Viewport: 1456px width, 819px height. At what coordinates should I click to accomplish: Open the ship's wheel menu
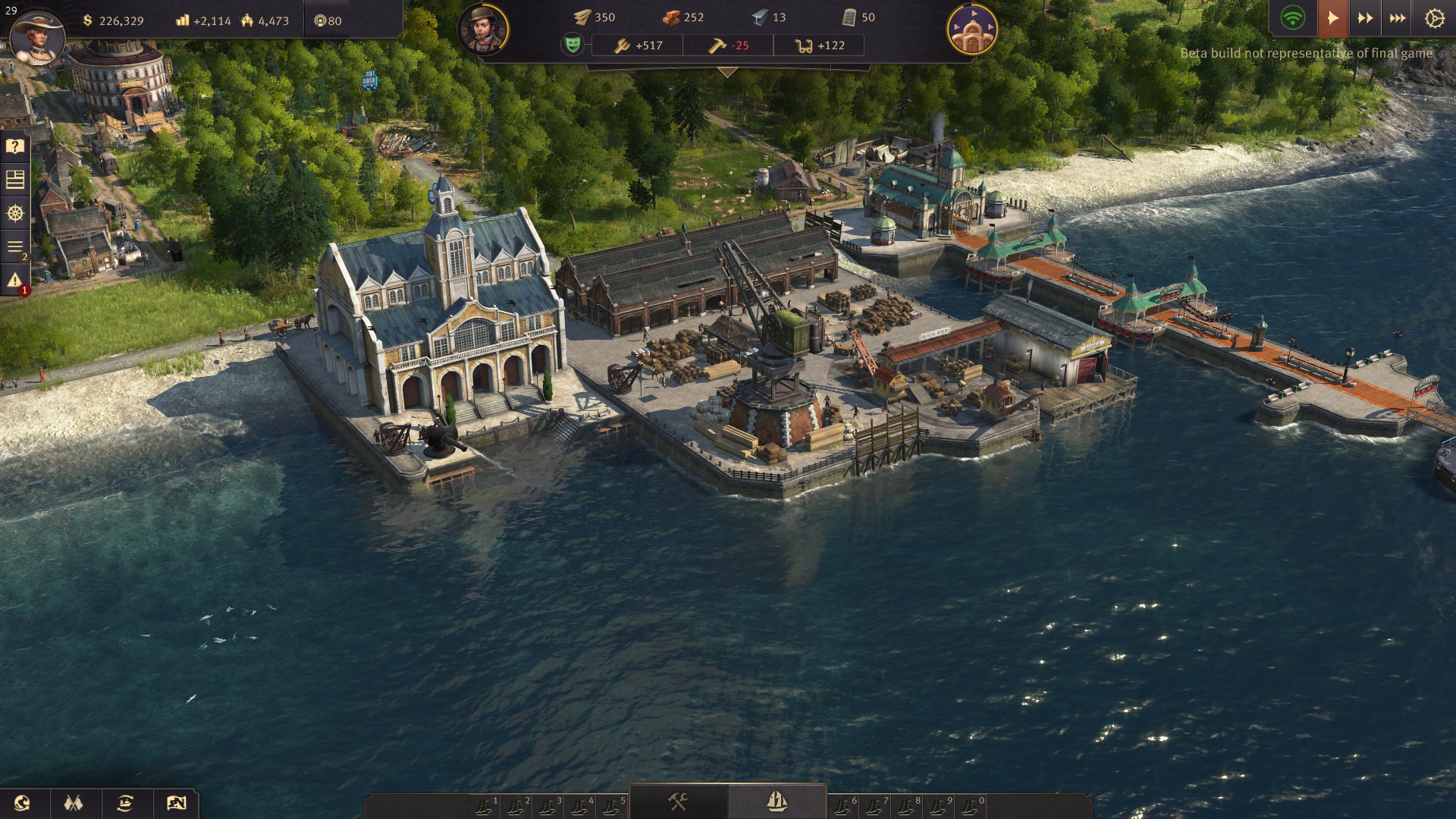(x=15, y=213)
